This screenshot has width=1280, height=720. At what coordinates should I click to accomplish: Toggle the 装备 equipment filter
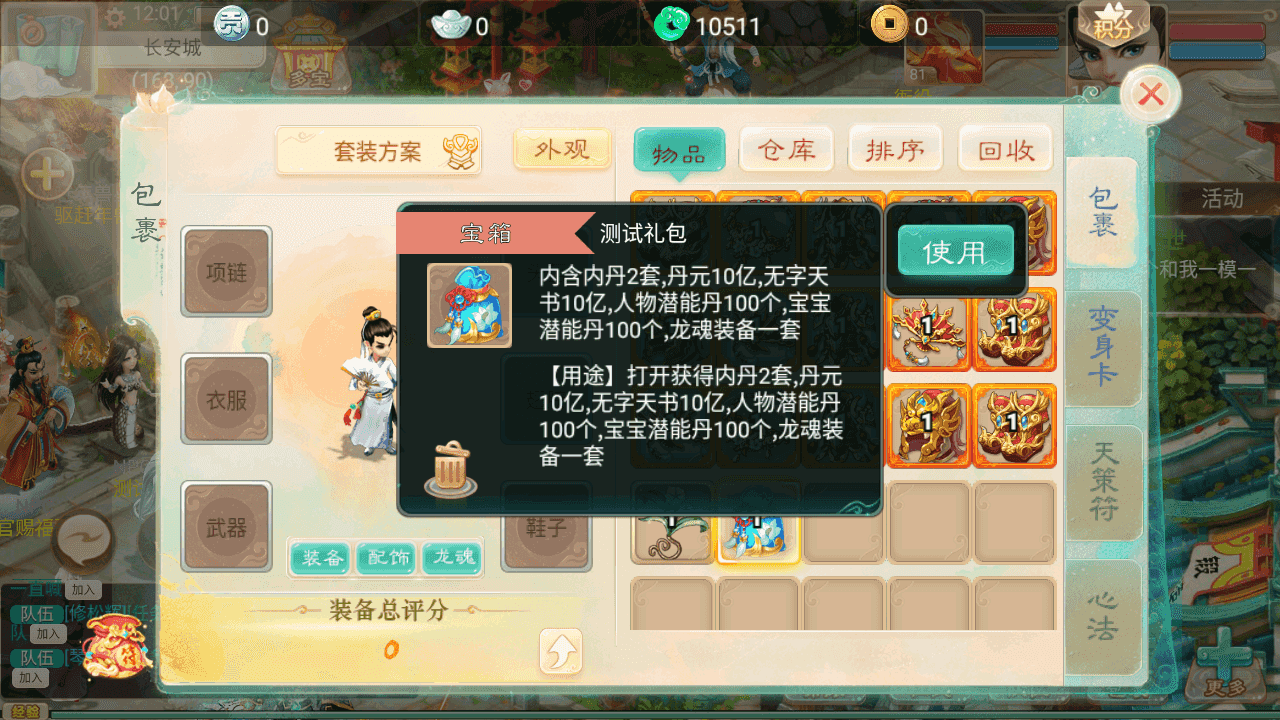(x=320, y=559)
